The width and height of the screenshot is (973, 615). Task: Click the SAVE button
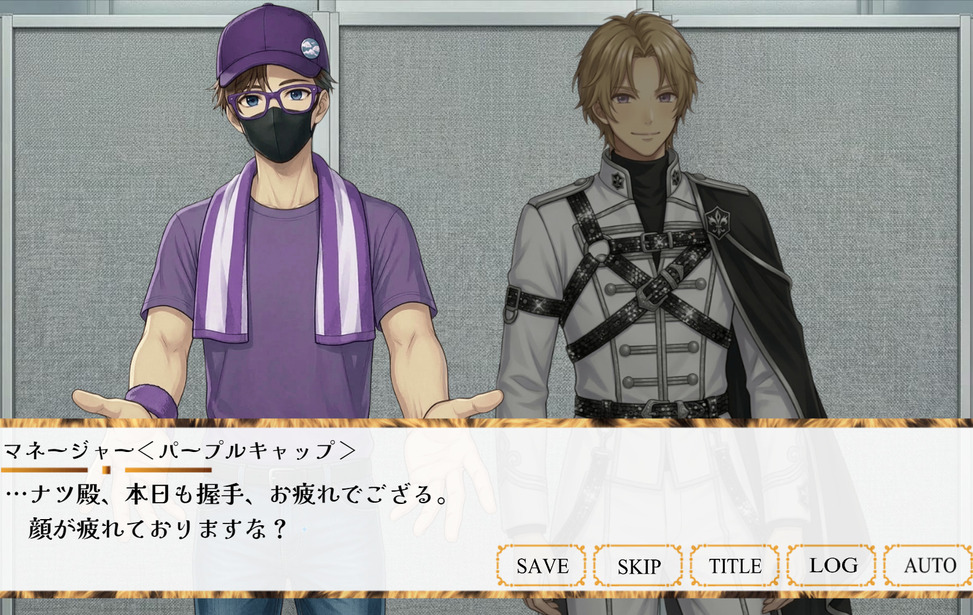pos(542,566)
